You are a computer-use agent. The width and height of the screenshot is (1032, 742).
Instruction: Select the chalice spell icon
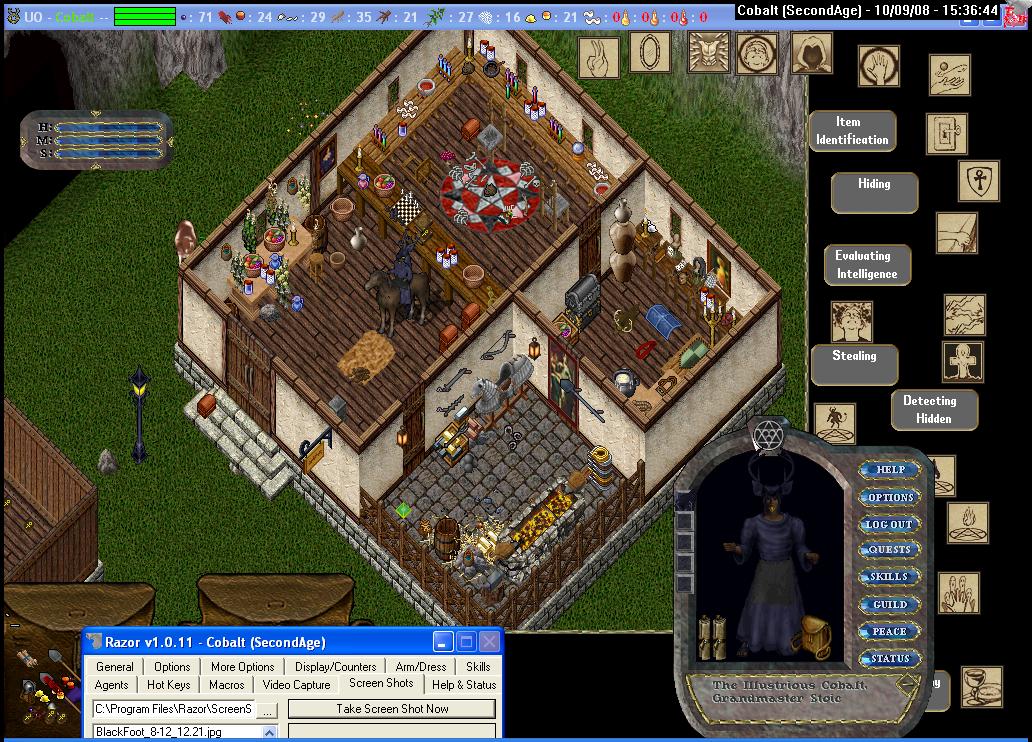[x=981, y=686]
